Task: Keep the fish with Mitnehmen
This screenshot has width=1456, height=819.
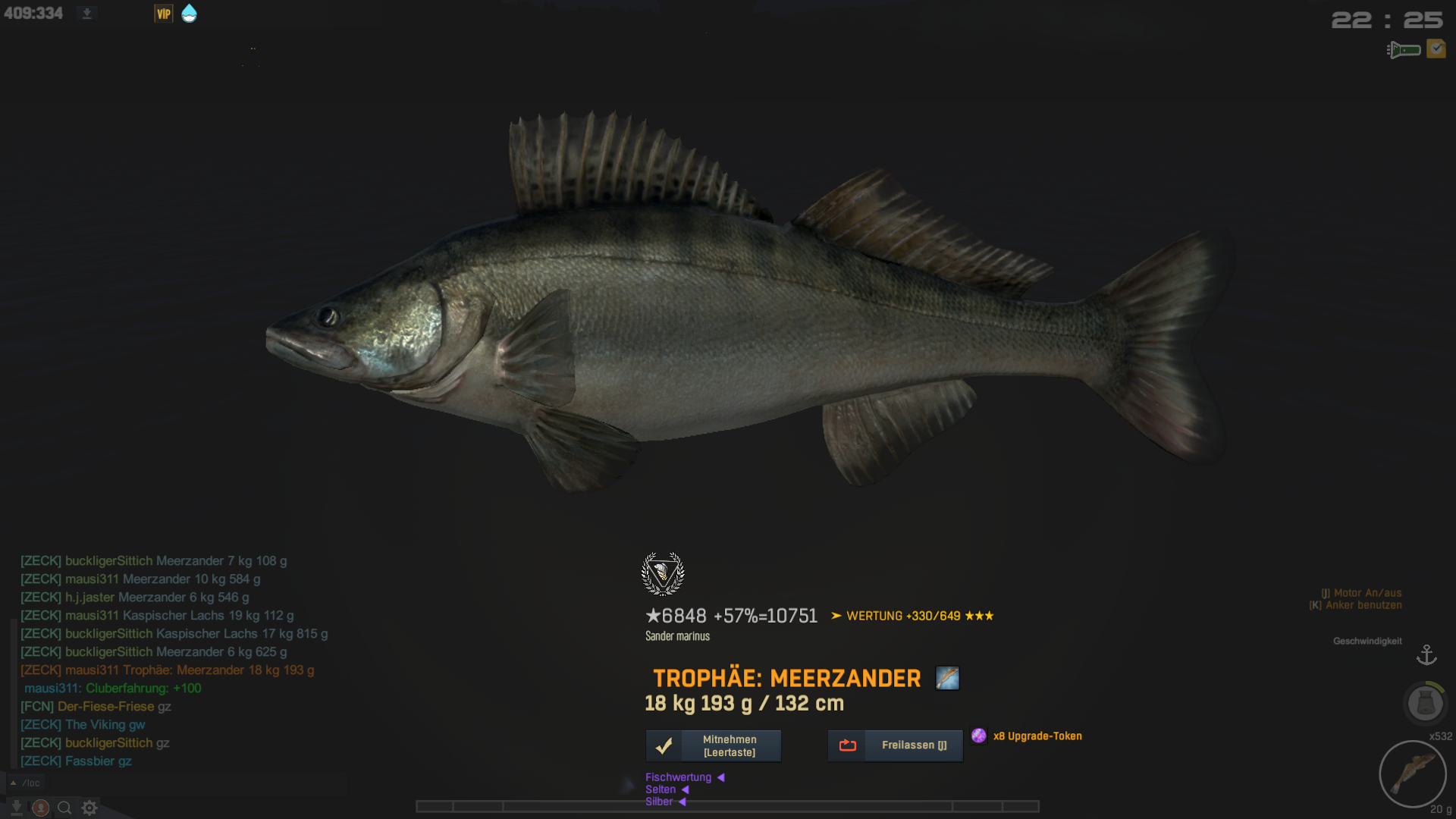Action: click(x=713, y=745)
